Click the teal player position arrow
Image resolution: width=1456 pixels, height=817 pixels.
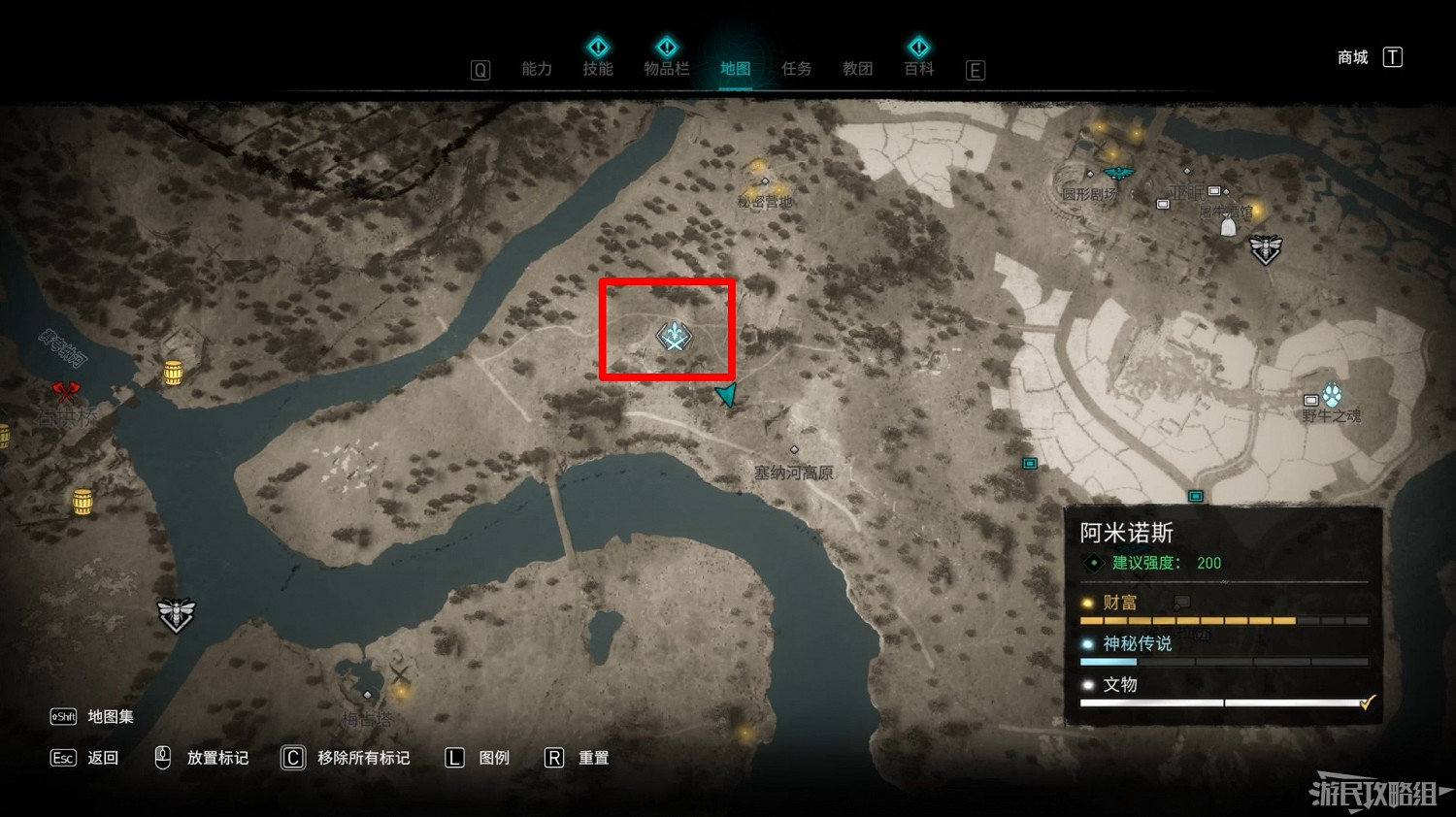click(725, 394)
